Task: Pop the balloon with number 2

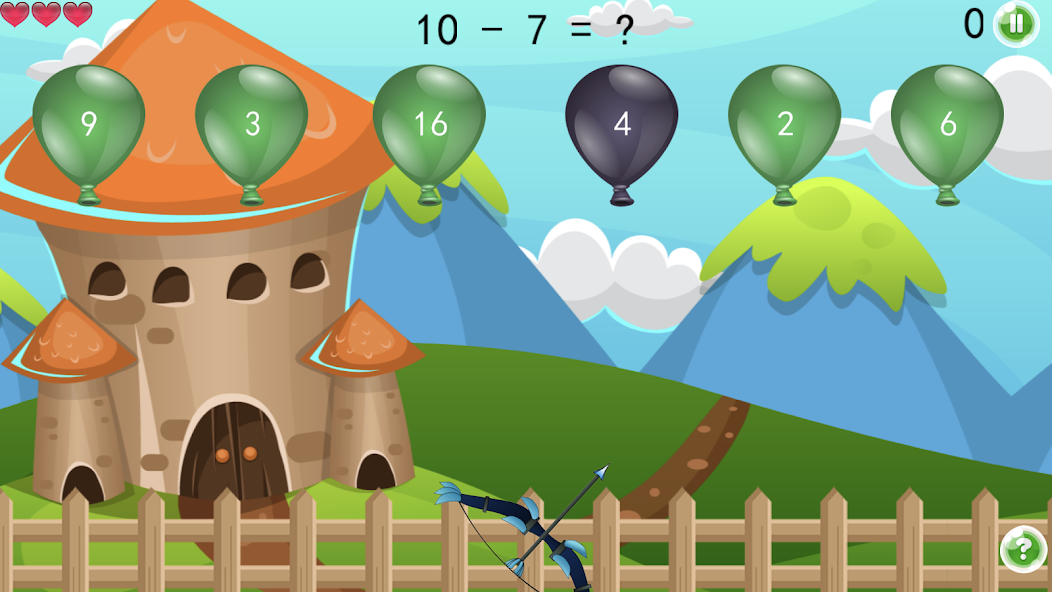Action: (x=784, y=123)
